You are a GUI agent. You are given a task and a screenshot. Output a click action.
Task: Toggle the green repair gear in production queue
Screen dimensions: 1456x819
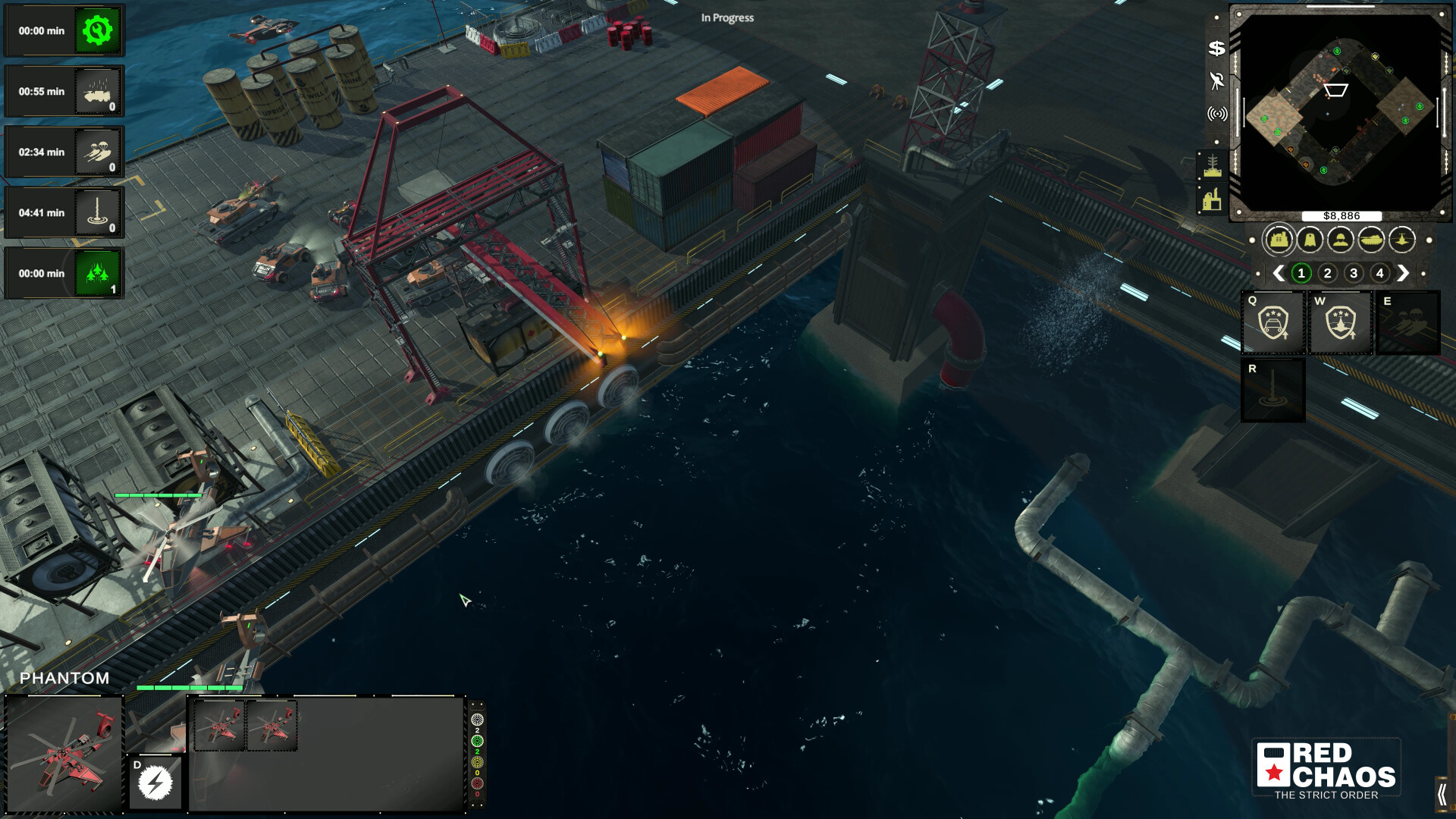(x=96, y=32)
